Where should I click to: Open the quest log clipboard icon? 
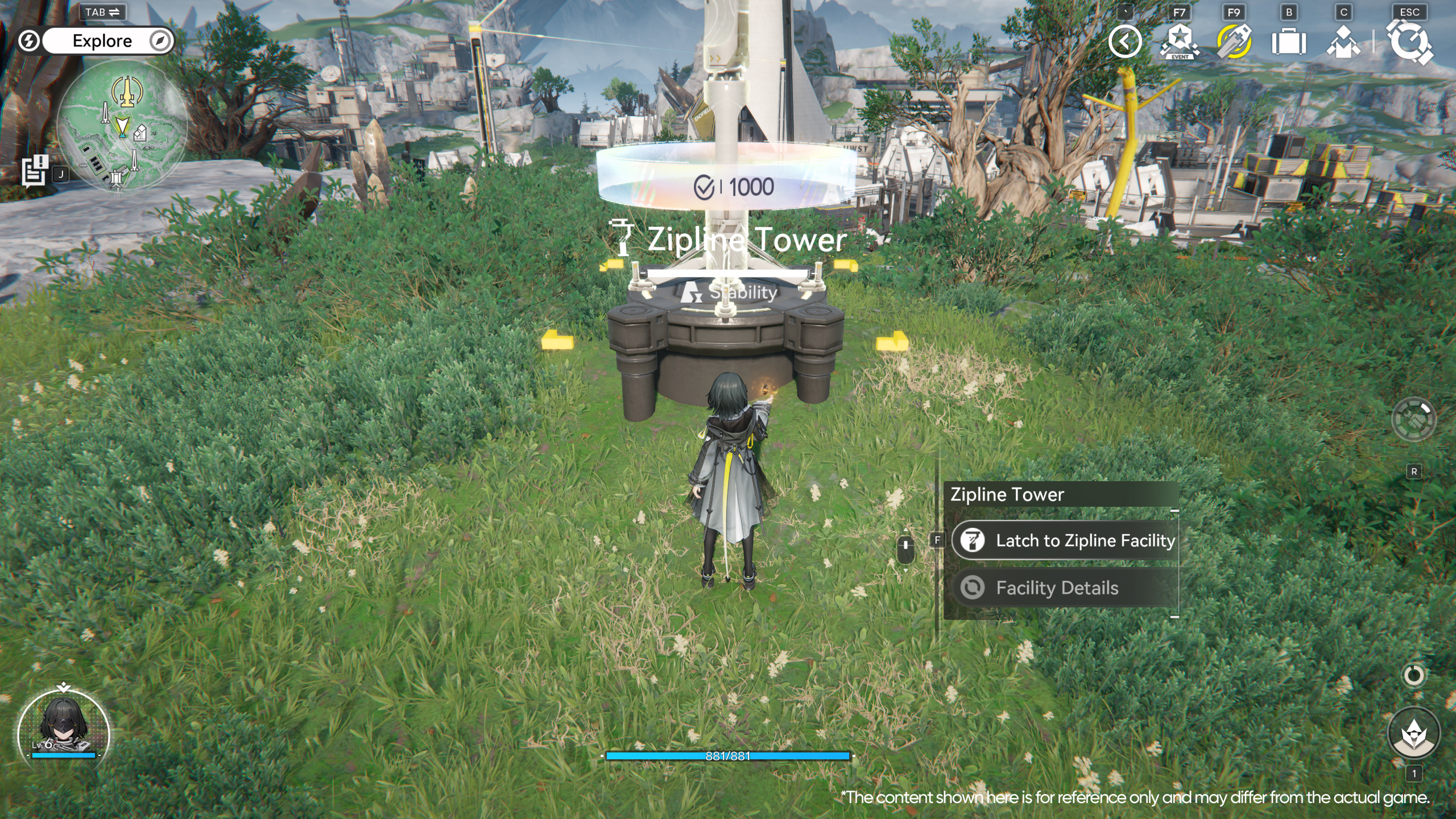(x=35, y=171)
